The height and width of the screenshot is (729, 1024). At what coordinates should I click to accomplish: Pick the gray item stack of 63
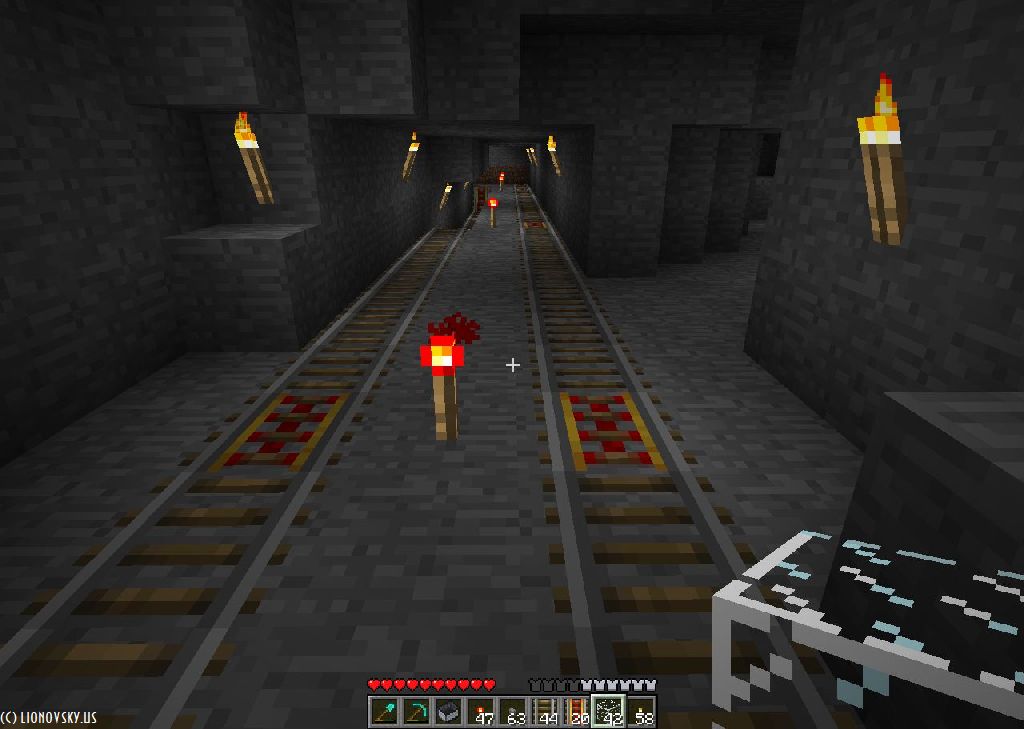click(x=512, y=712)
